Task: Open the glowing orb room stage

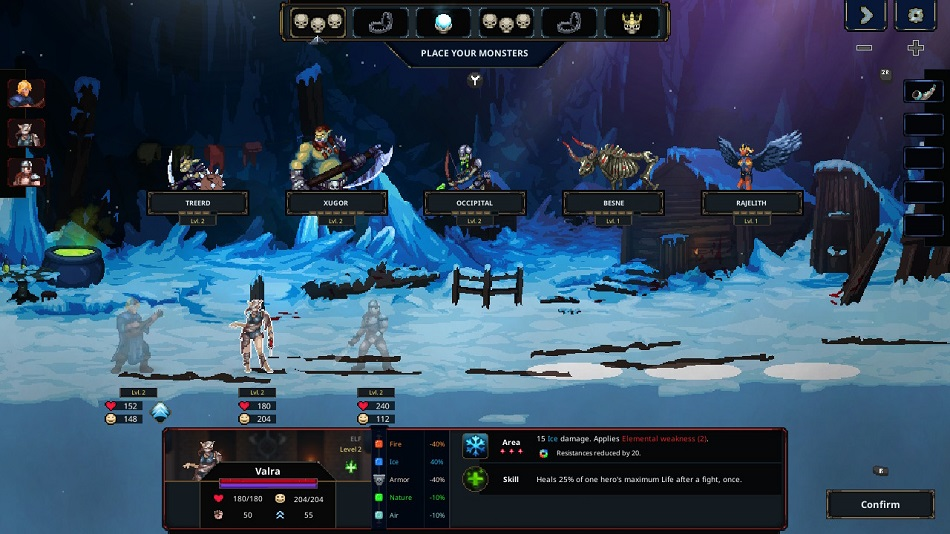Action: (444, 22)
